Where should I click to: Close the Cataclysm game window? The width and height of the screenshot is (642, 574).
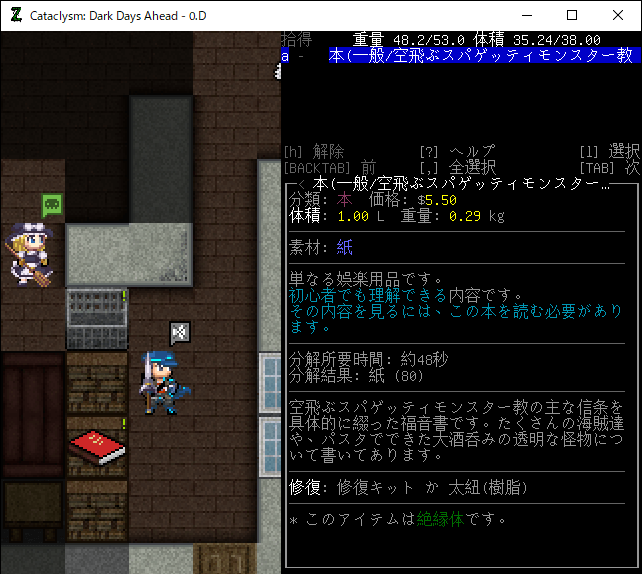pyautogui.click(x=617, y=15)
